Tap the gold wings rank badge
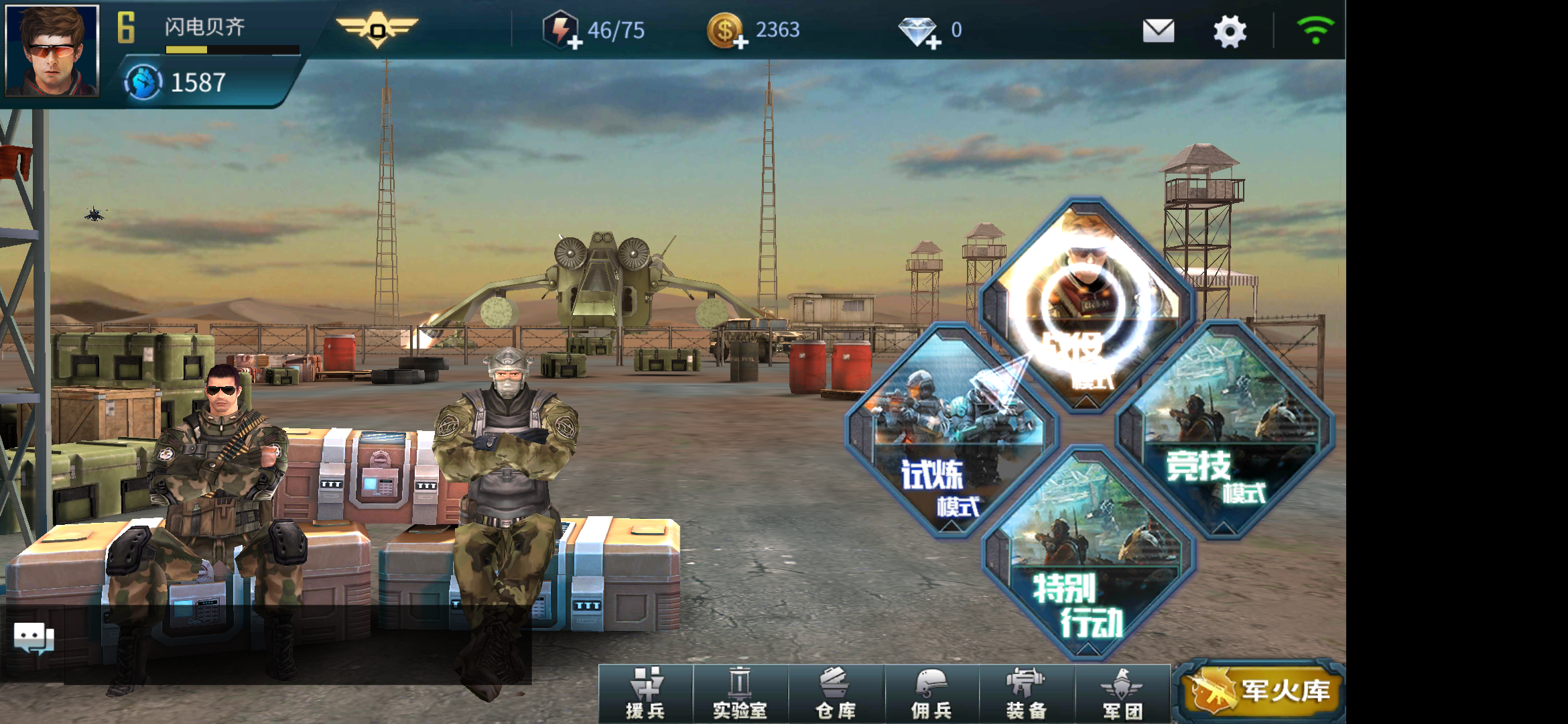This screenshot has width=1568, height=724. coord(377,29)
